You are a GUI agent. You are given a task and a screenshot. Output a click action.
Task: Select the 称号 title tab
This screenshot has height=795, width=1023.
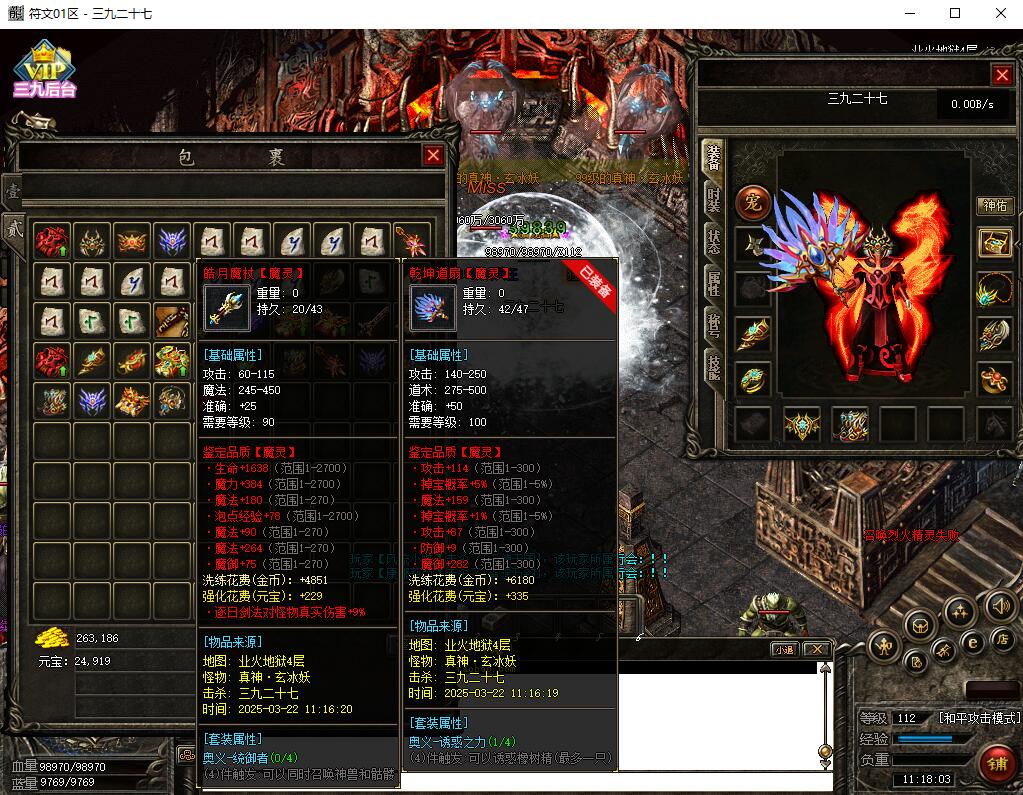[713, 327]
